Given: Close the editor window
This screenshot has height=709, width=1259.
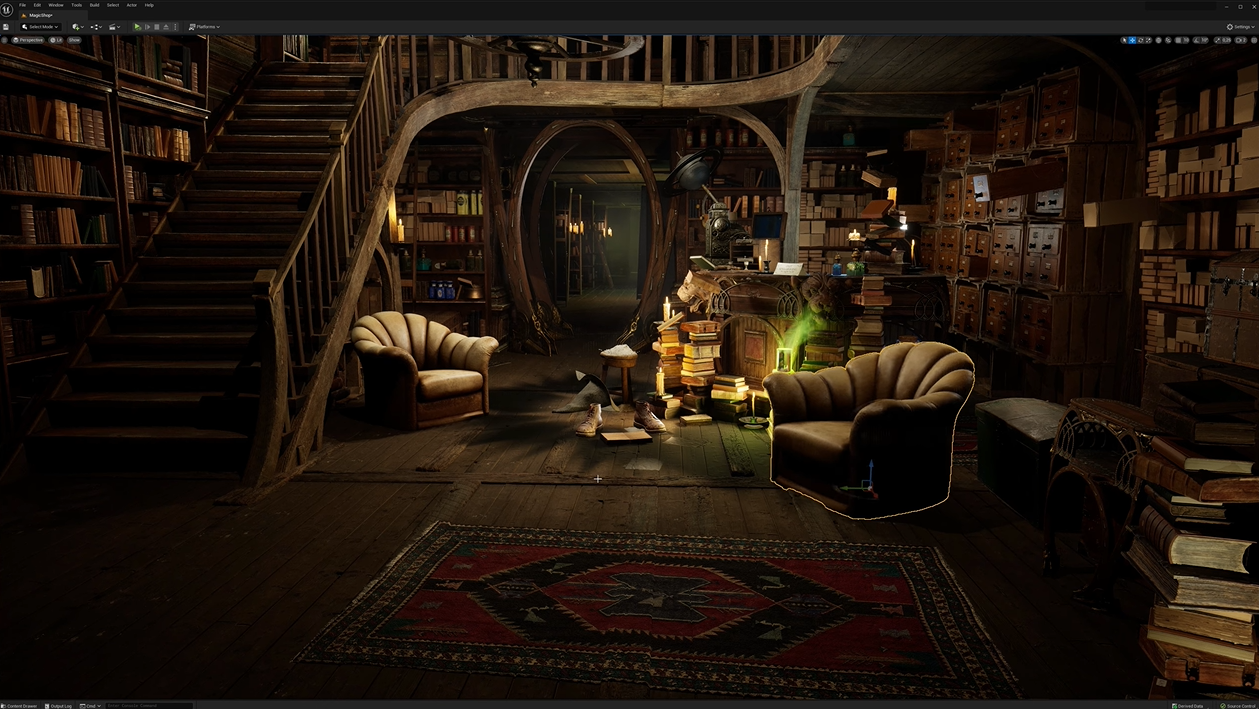Looking at the screenshot, I should point(1252,6).
